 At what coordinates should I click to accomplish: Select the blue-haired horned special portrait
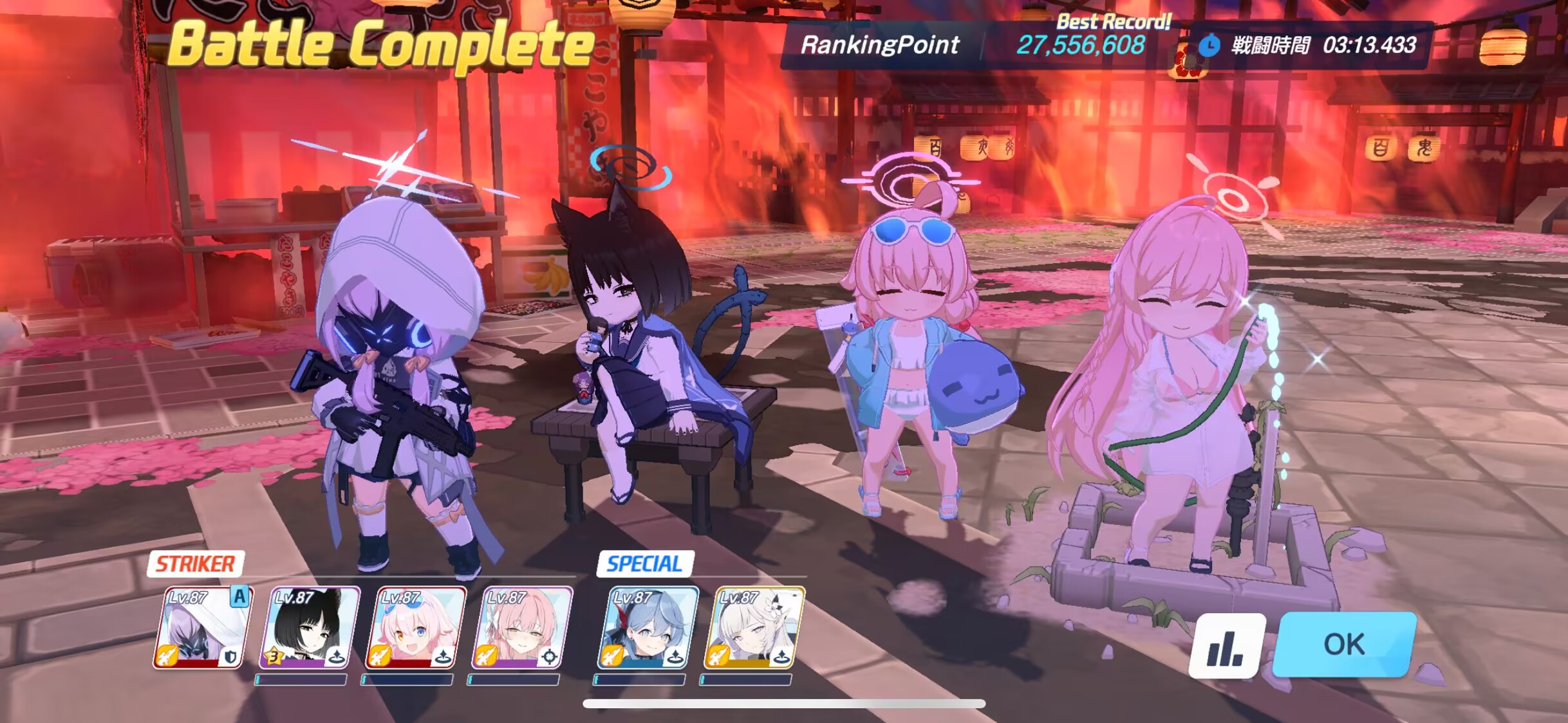pyautogui.click(x=648, y=627)
